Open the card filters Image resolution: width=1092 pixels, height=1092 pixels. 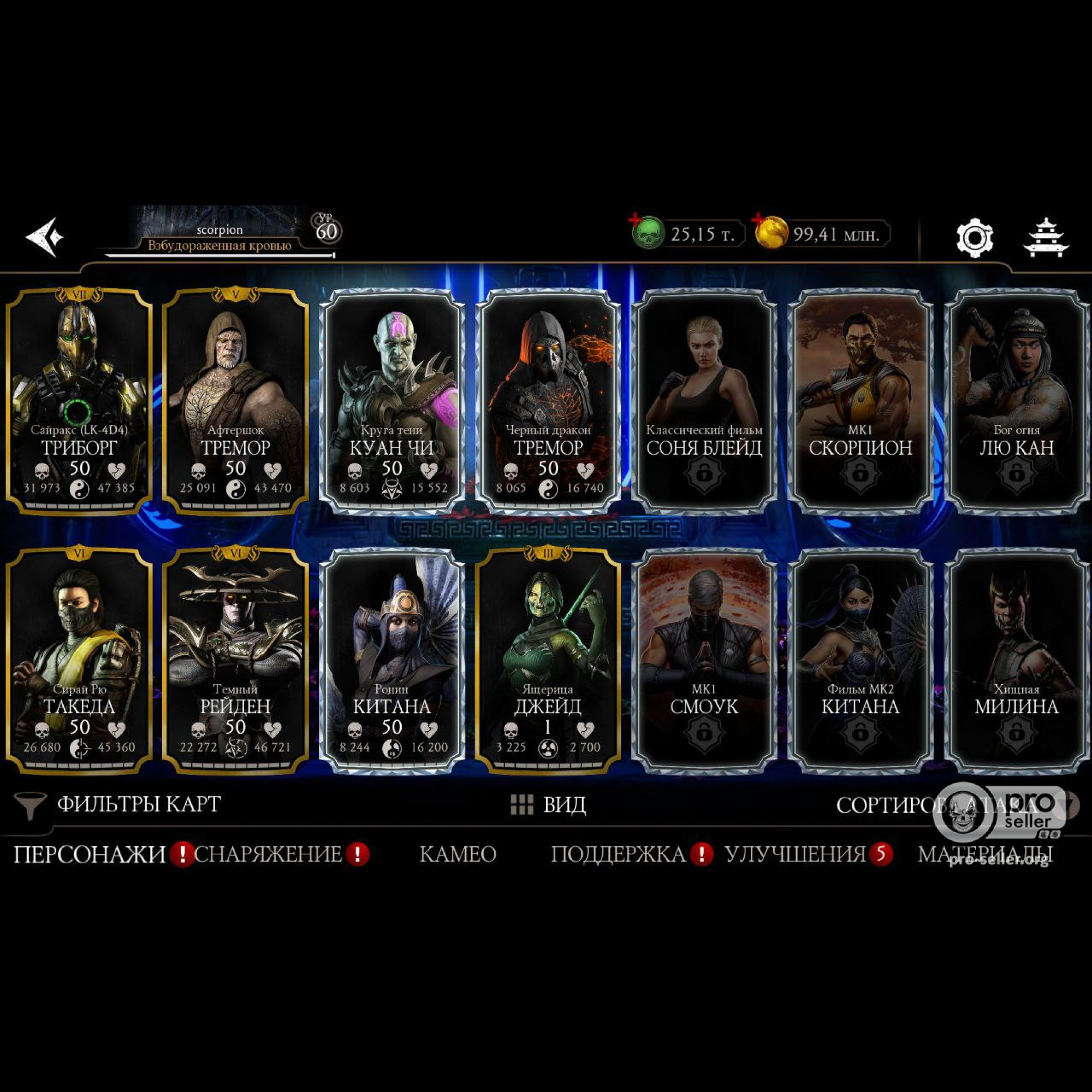click(118, 804)
